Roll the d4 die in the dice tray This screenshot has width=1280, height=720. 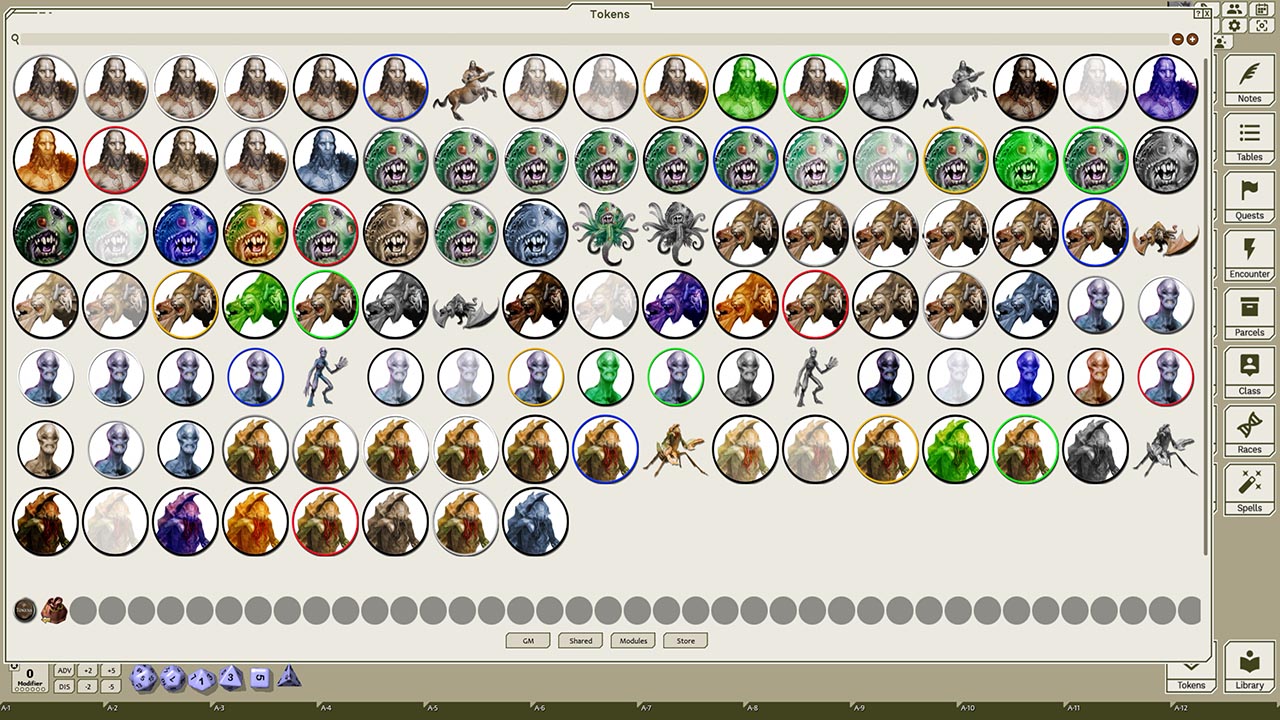[289, 677]
